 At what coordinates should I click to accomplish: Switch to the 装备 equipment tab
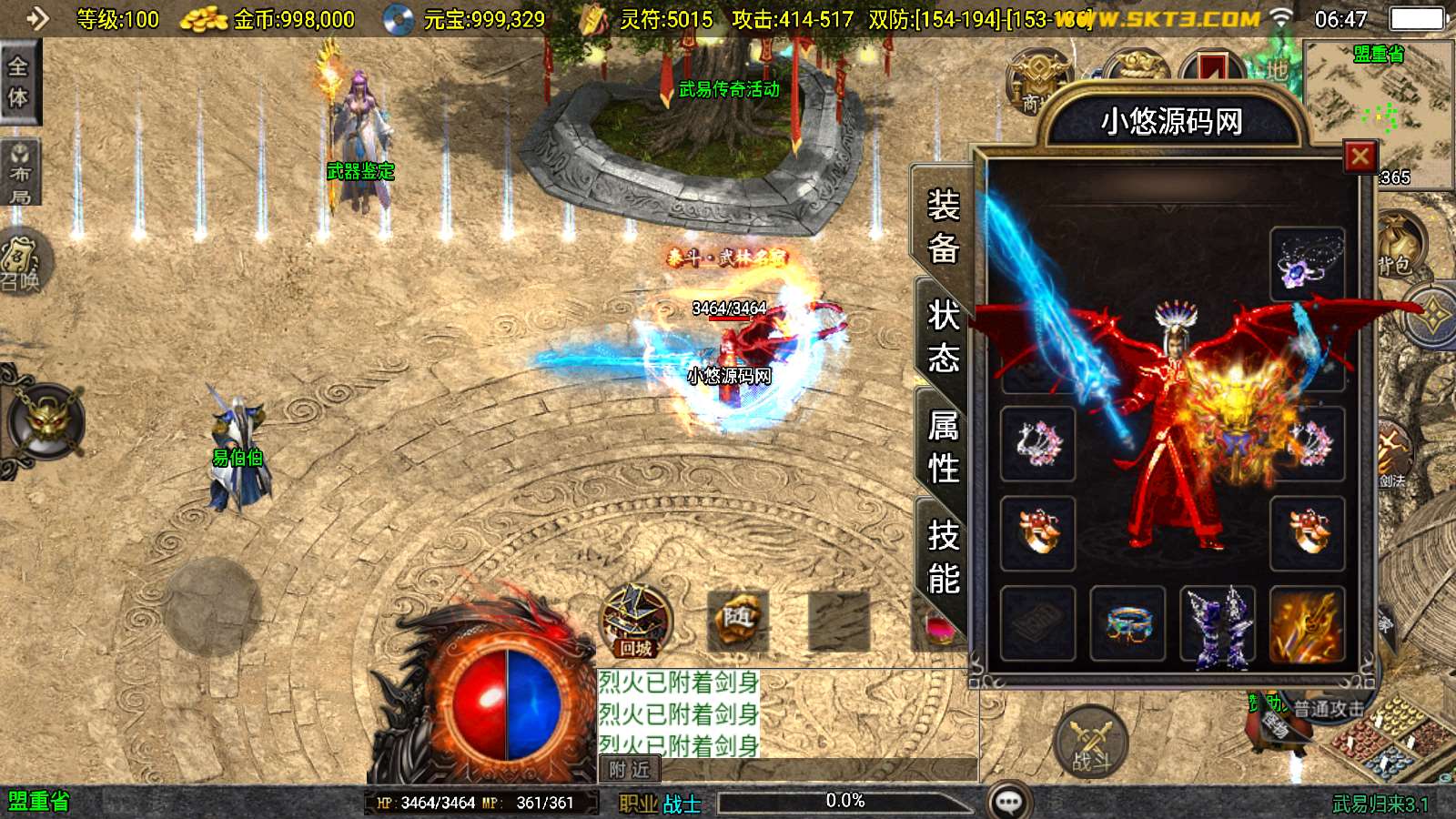[x=943, y=226]
